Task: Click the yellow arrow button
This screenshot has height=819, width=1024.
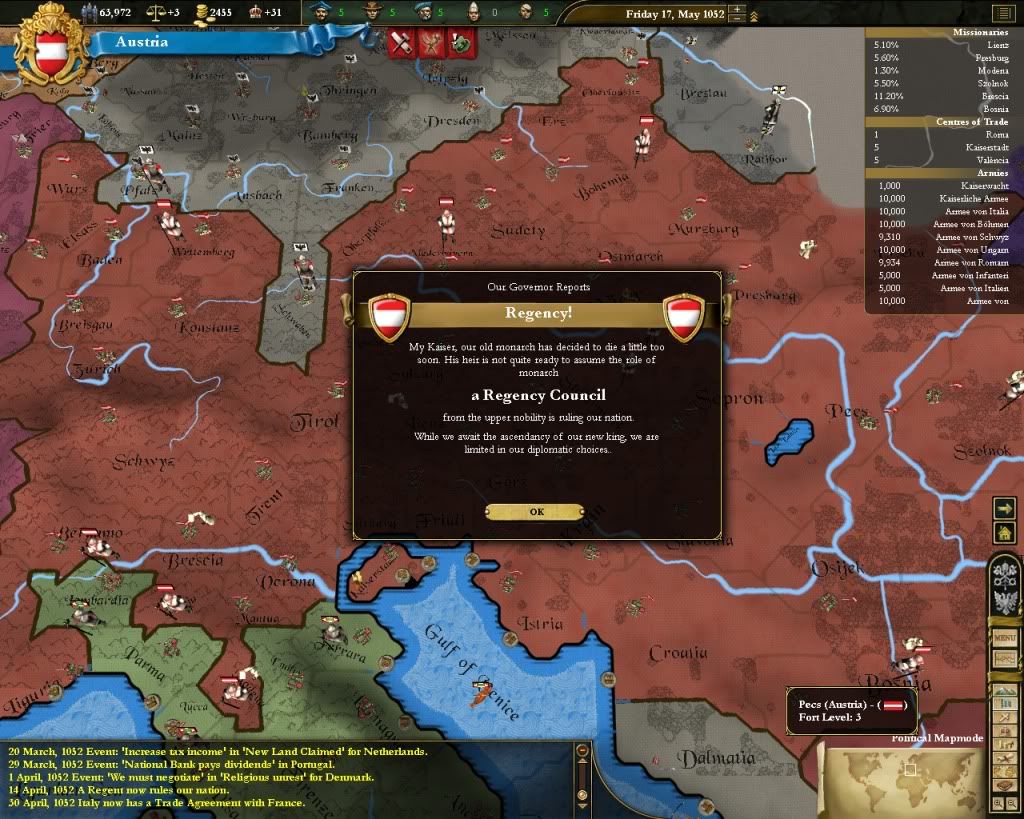Action: pos(1004,508)
